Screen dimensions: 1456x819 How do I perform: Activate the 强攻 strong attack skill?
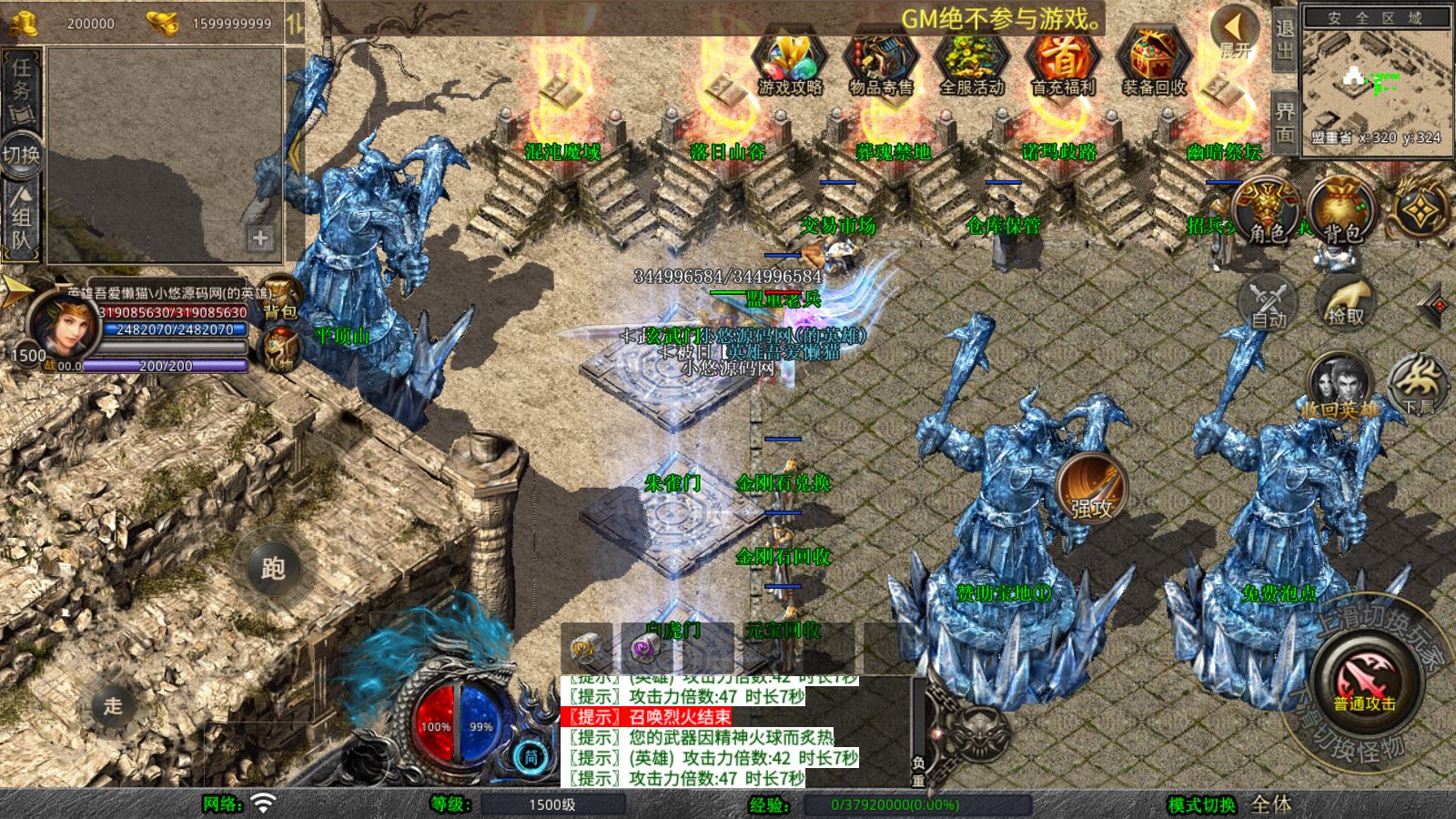(1091, 489)
